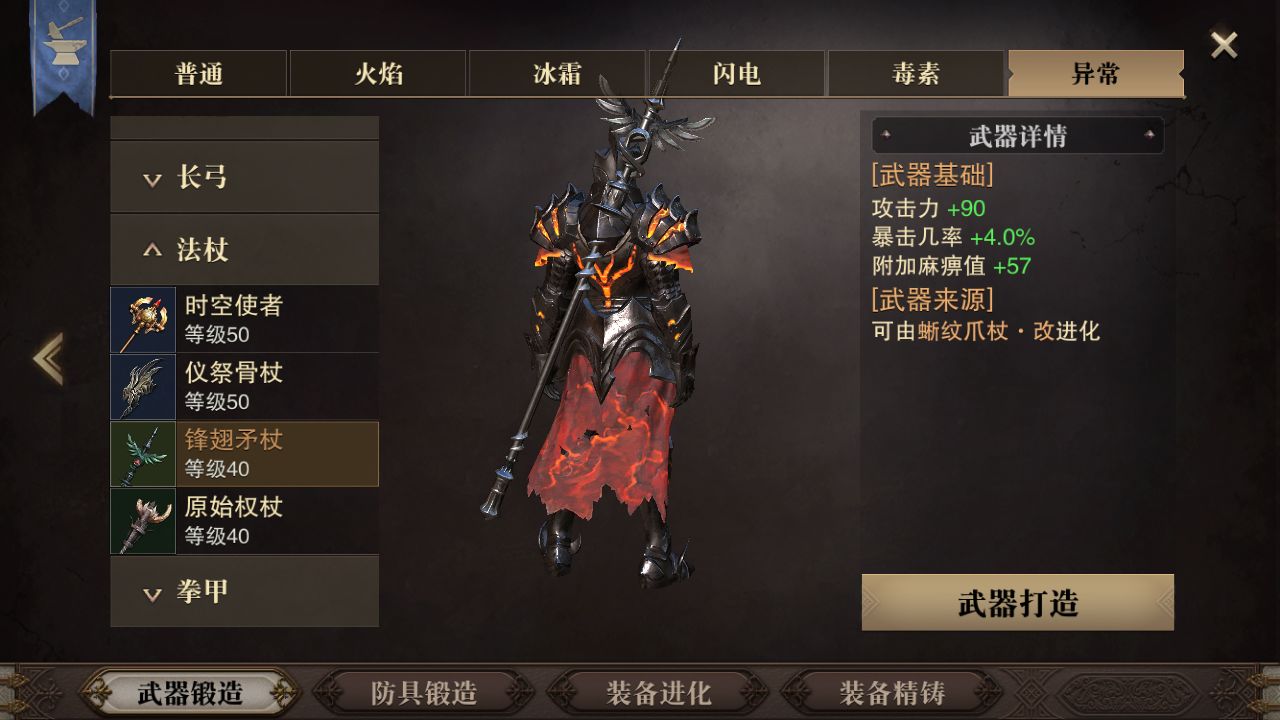Choose the 仪祭骨杖 staff entry

(244, 386)
